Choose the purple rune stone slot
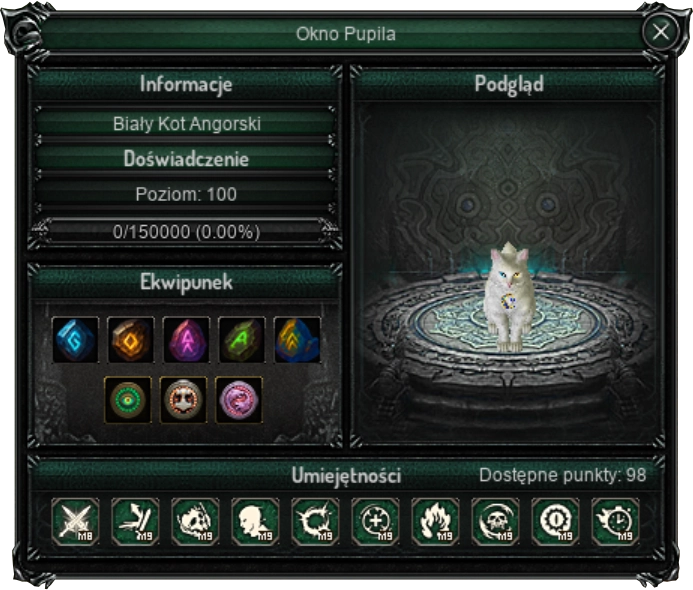This screenshot has width=693, height=590. (187, 340)
